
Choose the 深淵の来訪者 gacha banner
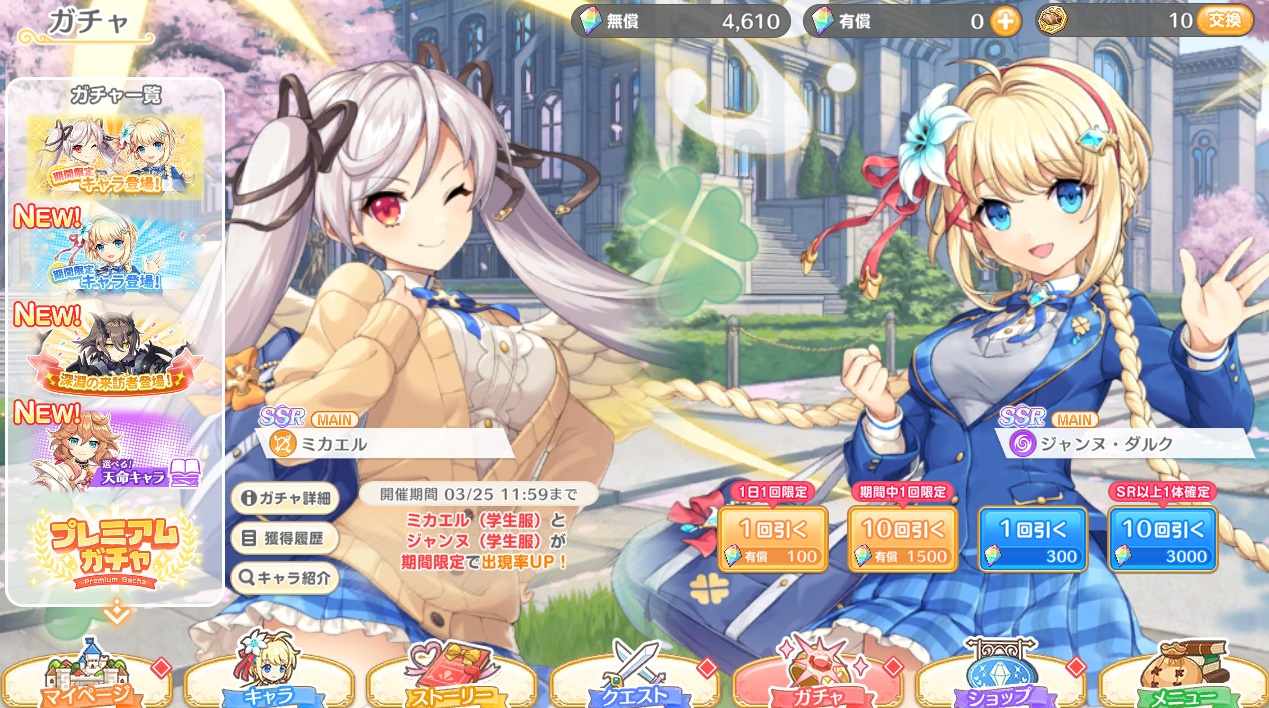pyautogui.click(x=115, y=352)
